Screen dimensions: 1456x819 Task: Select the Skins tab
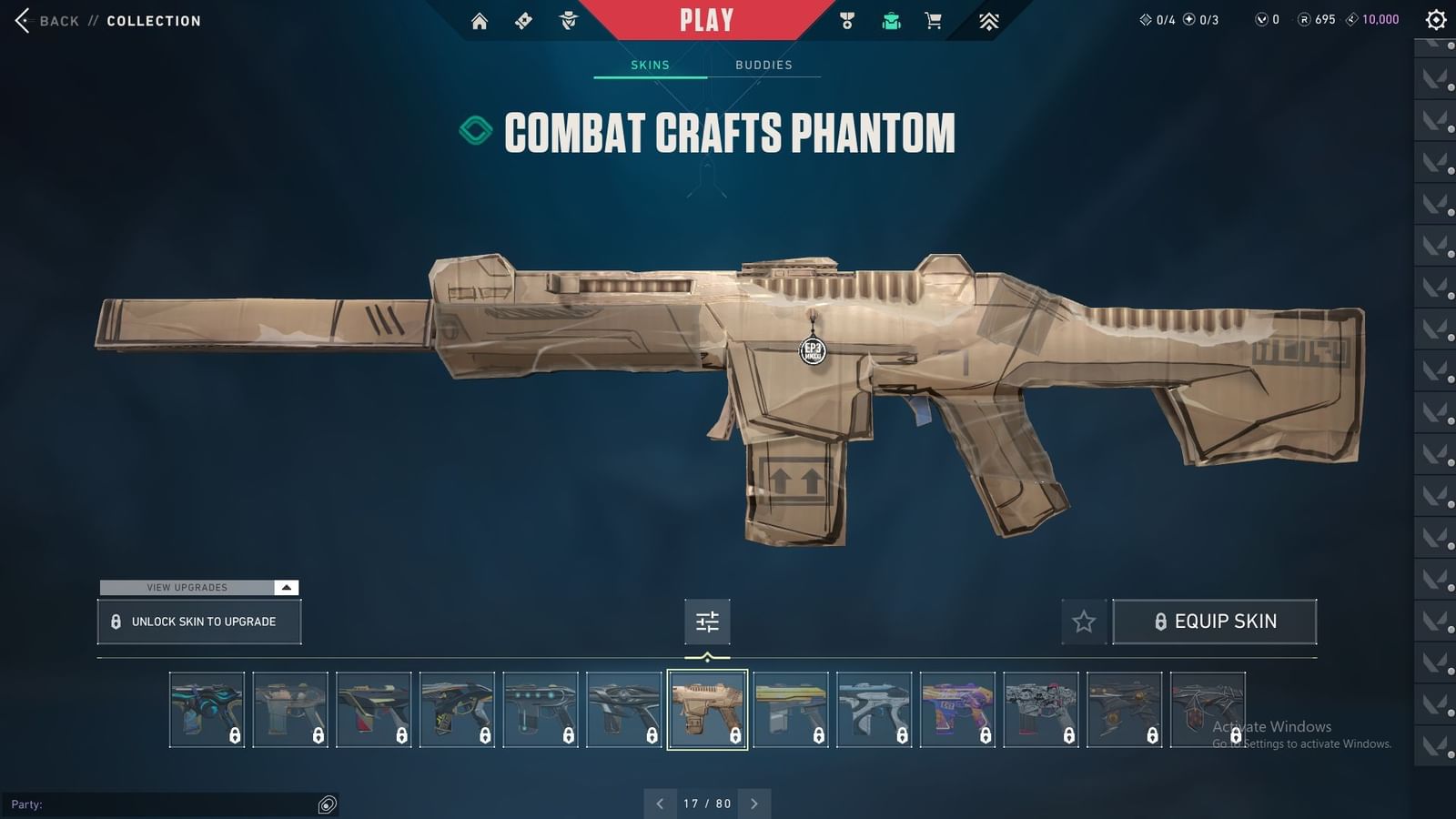(650, 65)
